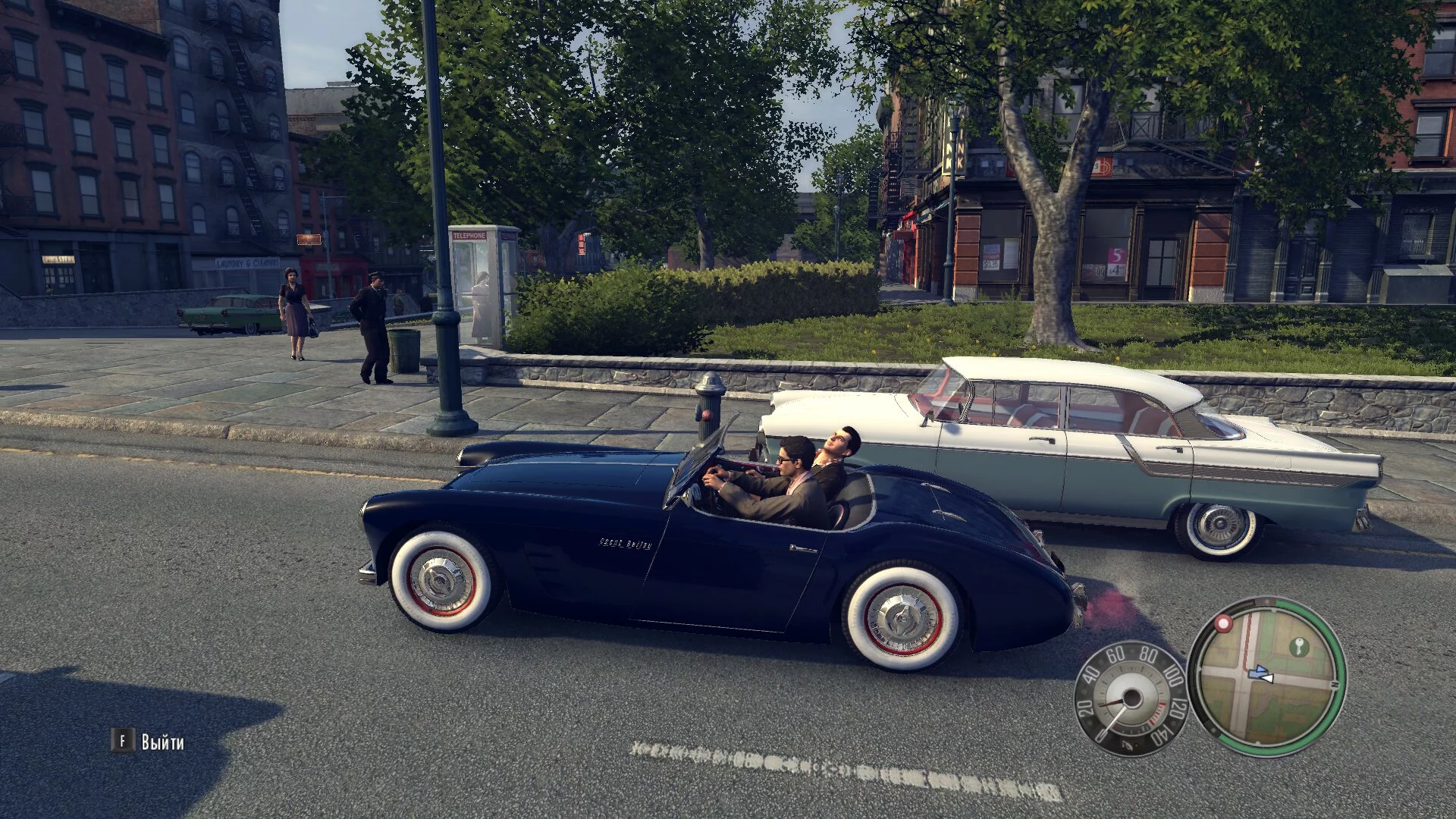Select the blue car marker on minimap
The height and width of the screenshot is (819, 1456).
1257,670
